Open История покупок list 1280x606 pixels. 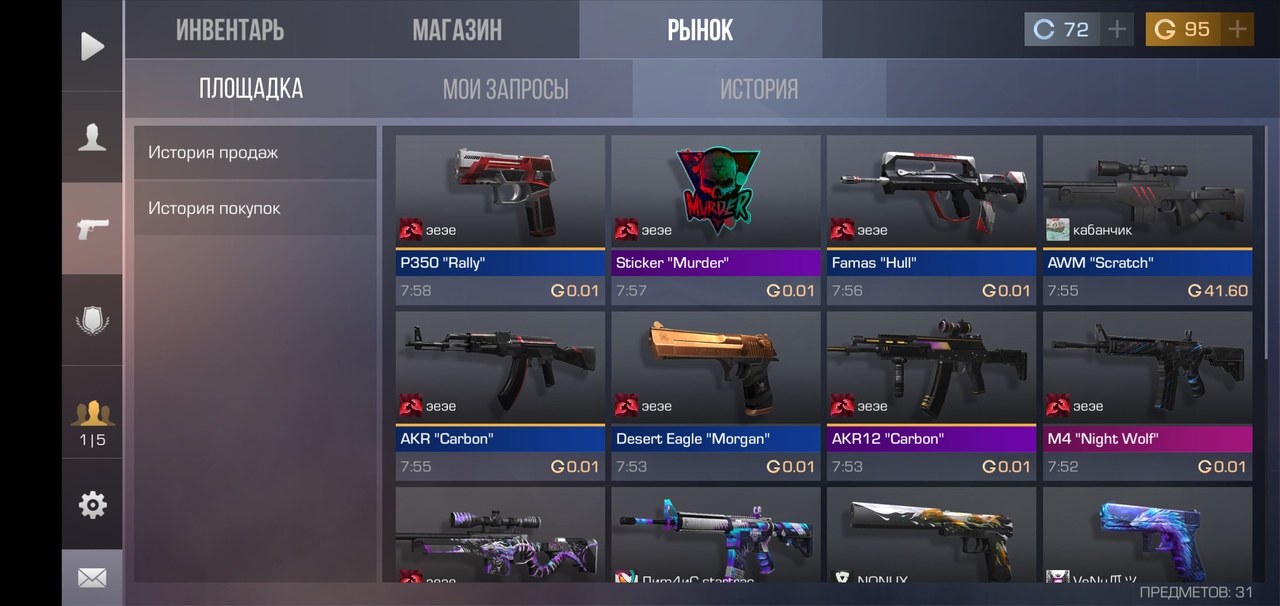(x=255, y=209)
